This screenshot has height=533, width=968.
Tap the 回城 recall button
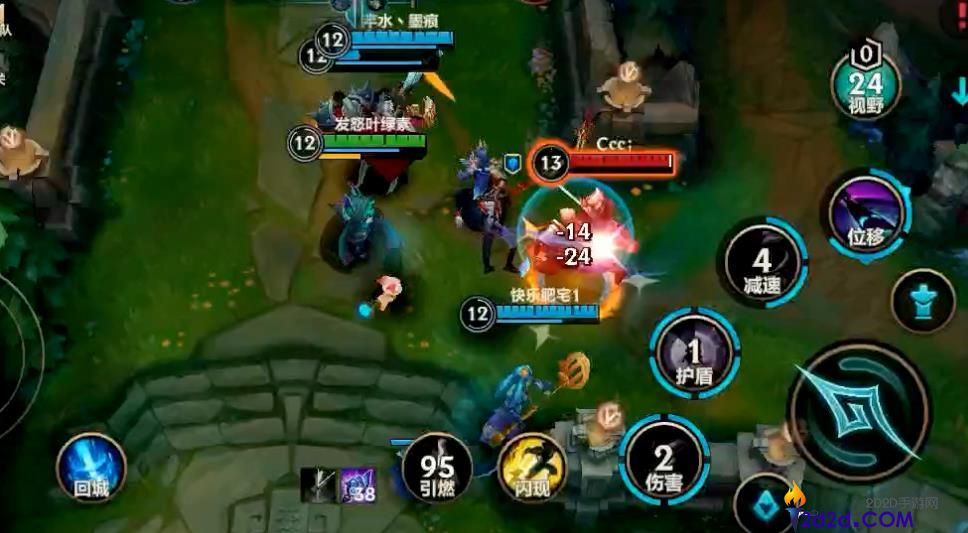90,467
